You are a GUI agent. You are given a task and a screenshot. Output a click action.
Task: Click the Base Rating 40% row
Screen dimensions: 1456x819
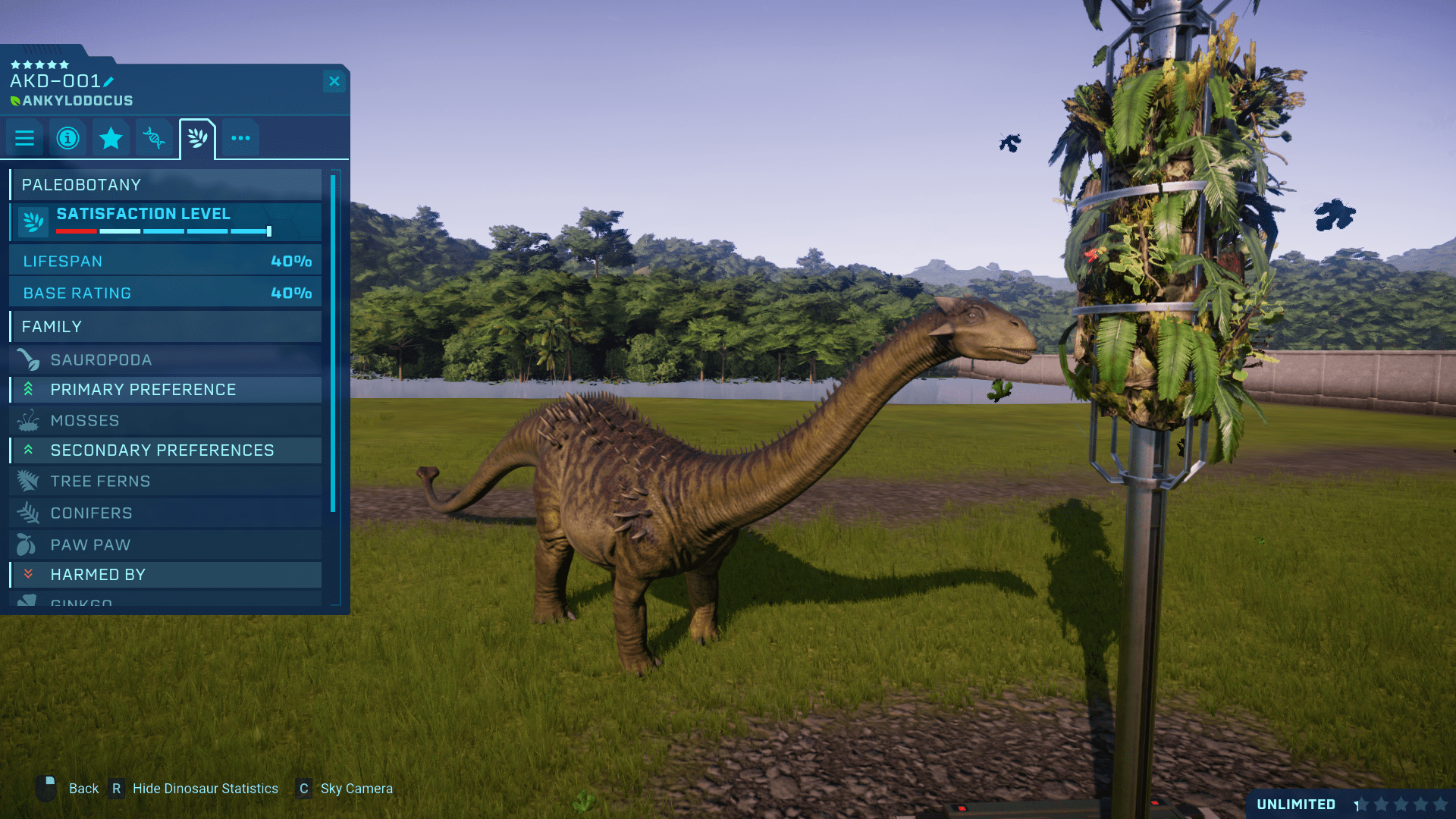coord(165,293)
